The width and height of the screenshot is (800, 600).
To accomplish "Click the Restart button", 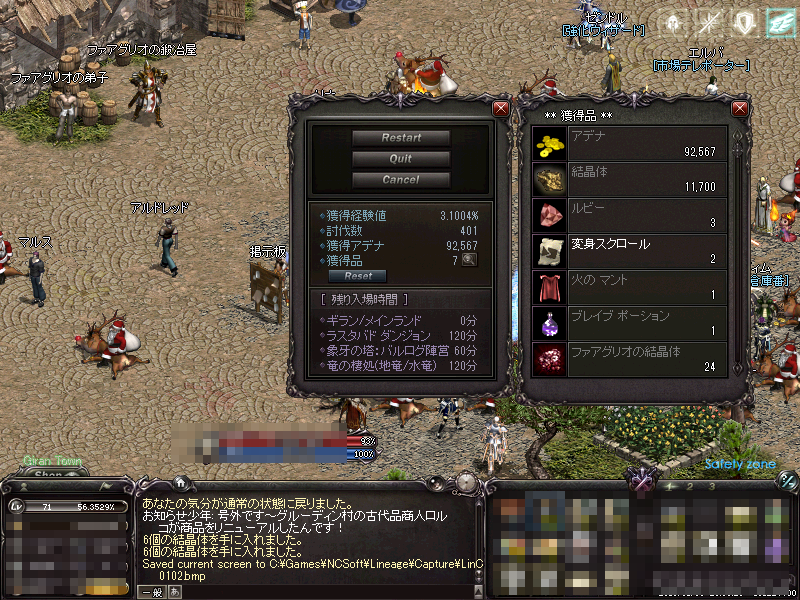I will tap(401, 138).
